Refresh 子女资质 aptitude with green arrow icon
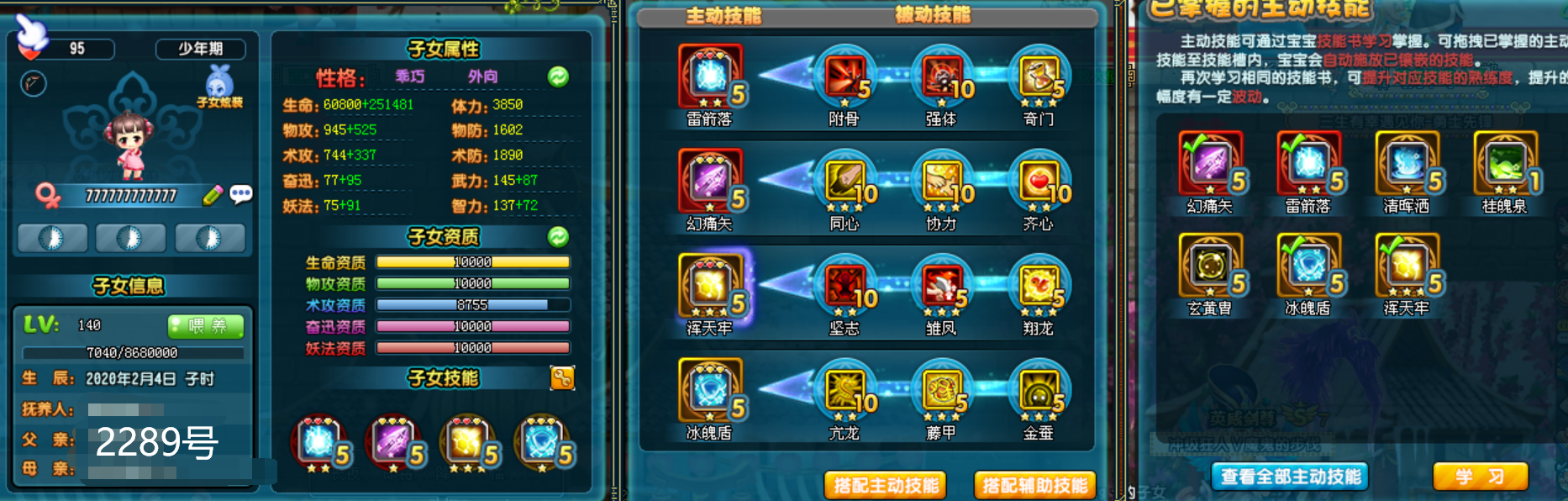 [558, 237]
